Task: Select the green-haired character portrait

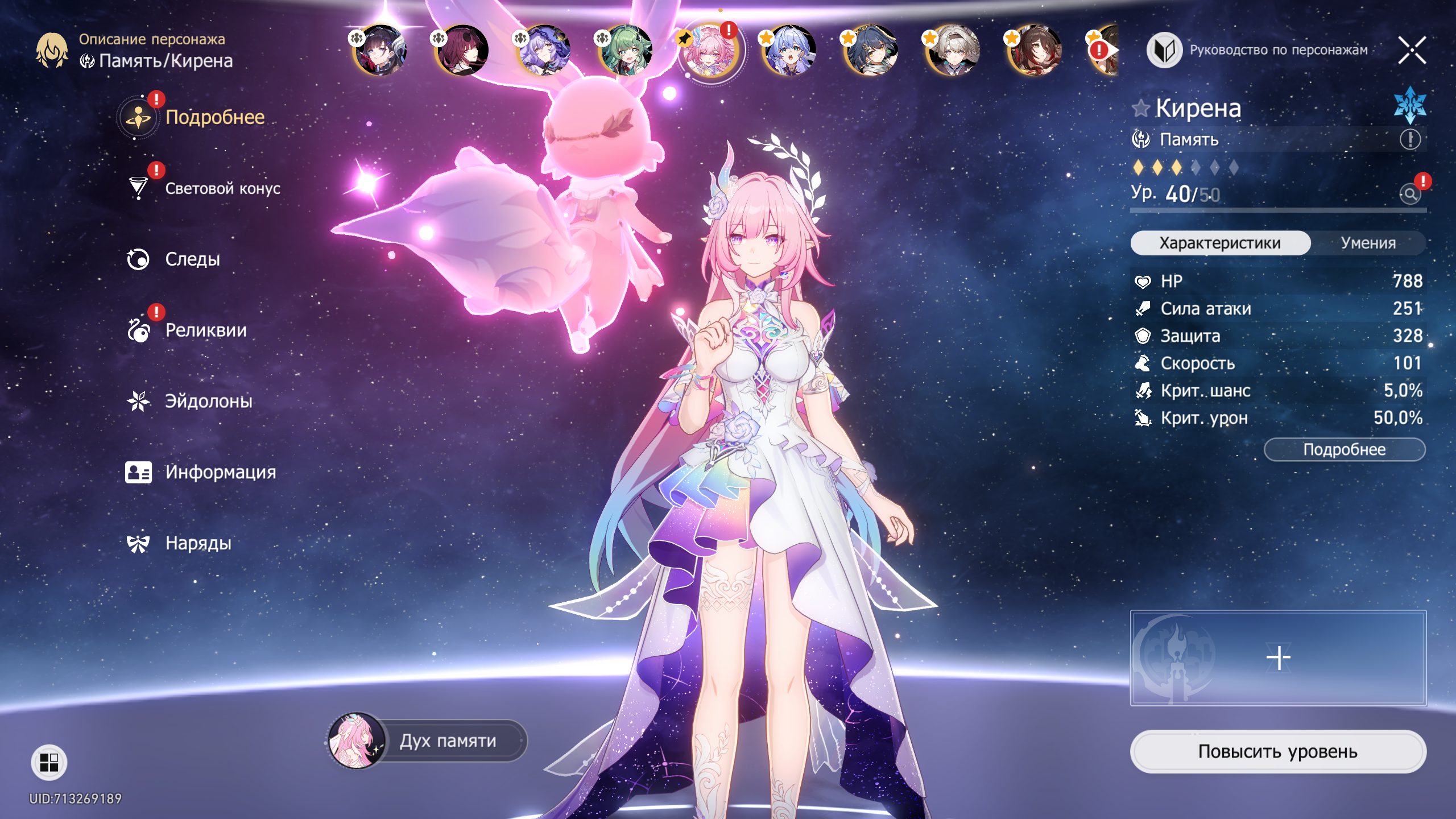Action: click(626, 51)
